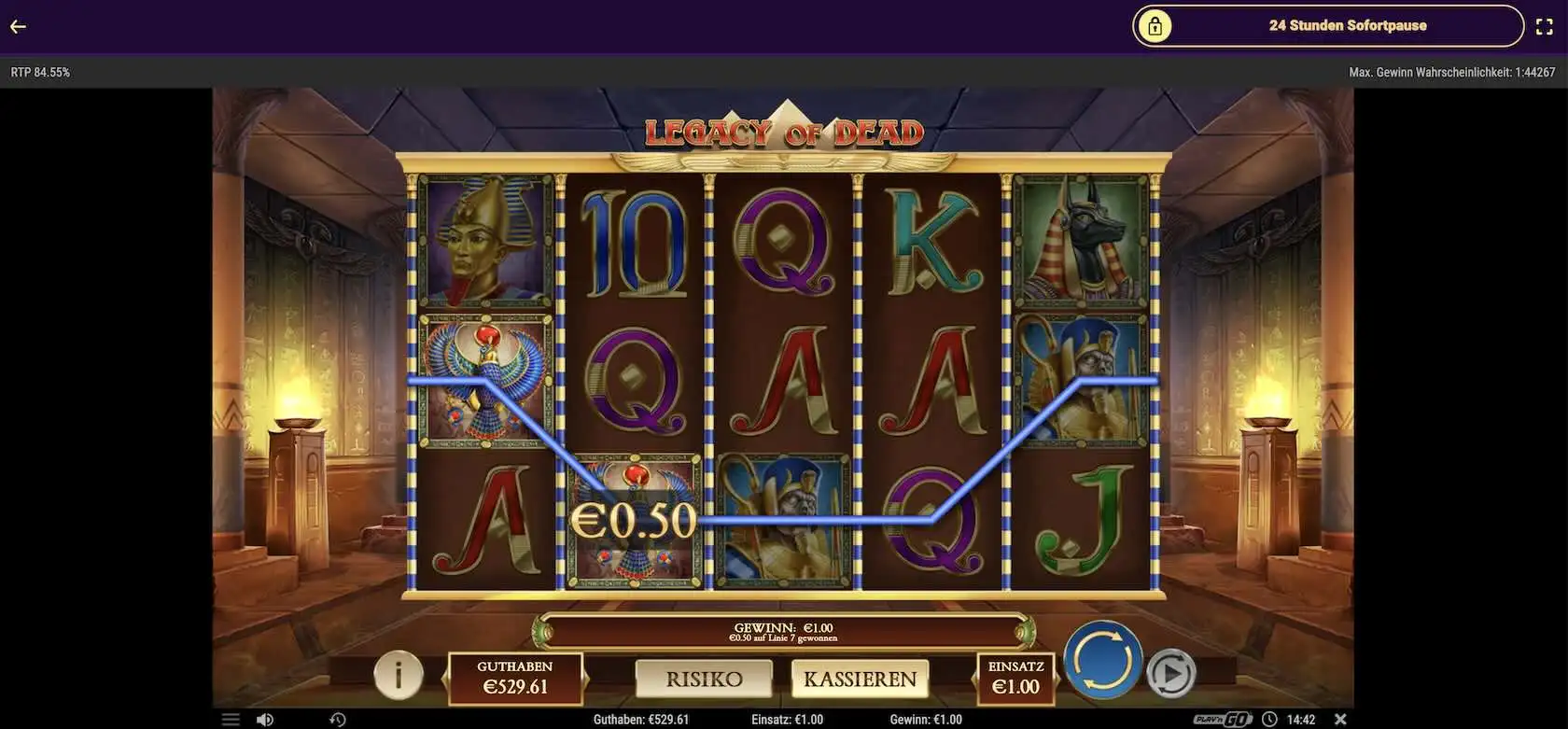Gamble the win with RISIKO

click(704, 679)
